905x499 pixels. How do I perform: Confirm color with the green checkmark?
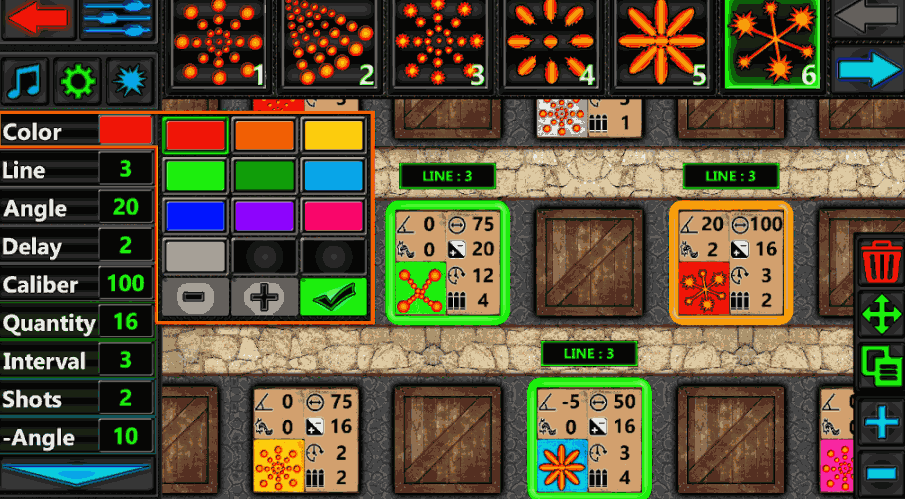[333, 296]
